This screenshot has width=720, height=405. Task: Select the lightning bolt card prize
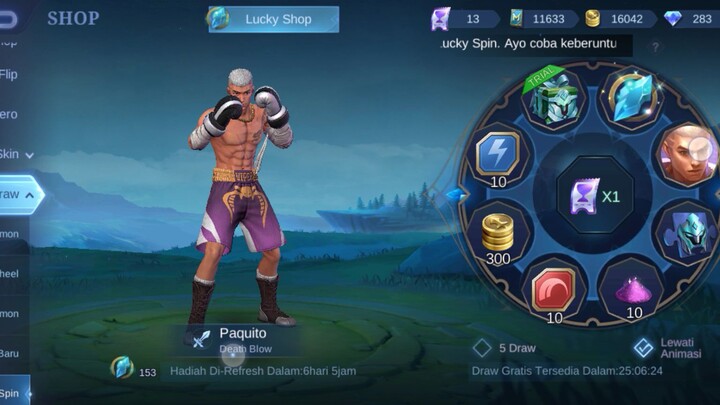click(x=498, y=156)
